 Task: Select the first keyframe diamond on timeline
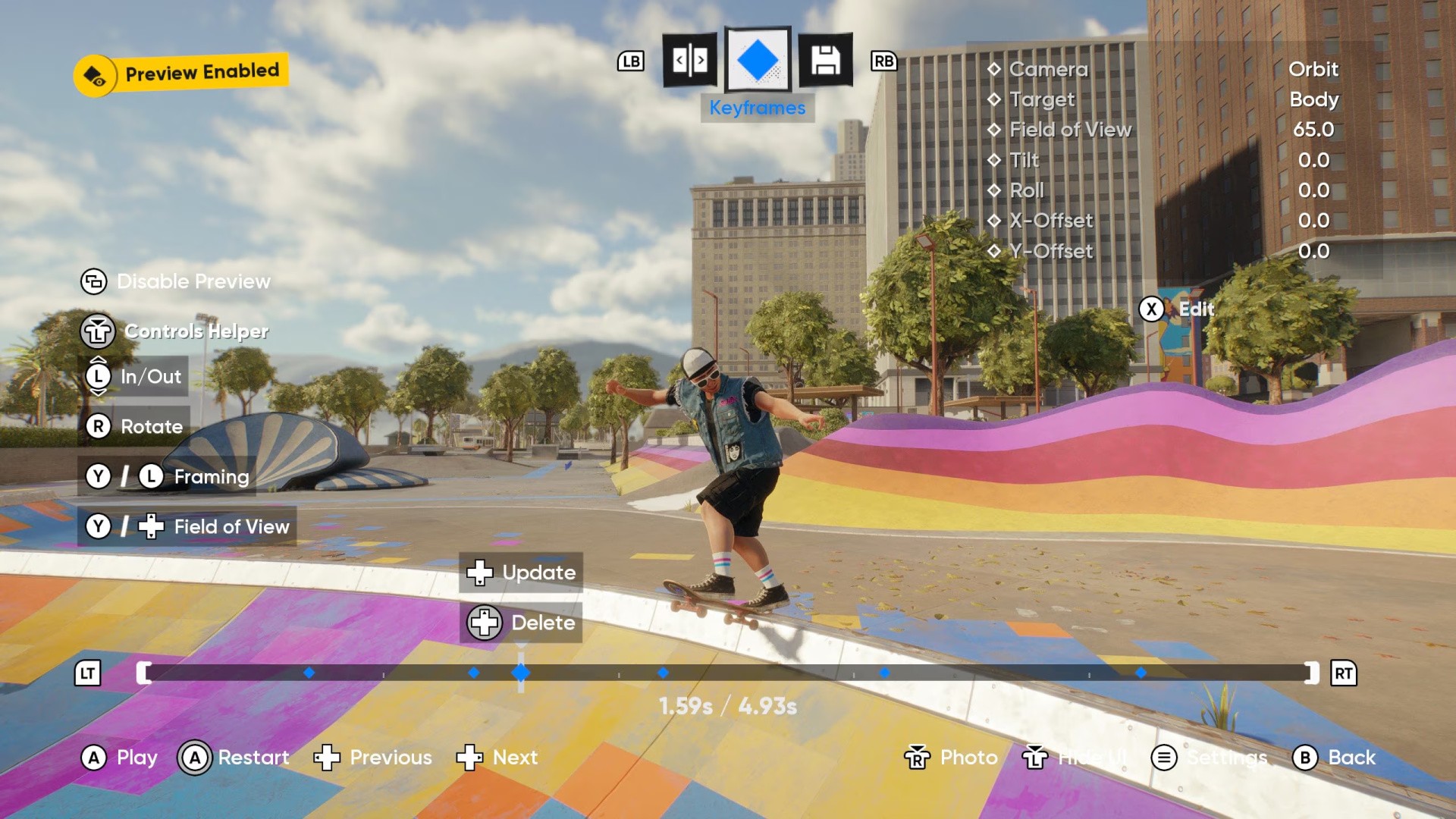(x=309, y=673)
